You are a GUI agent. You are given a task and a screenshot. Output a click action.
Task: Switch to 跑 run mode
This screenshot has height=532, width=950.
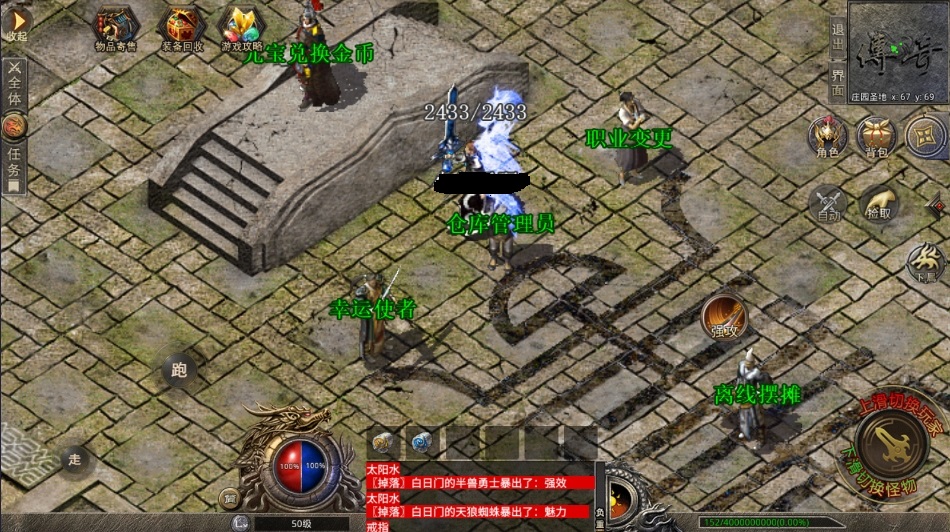(x=179, y=371)
